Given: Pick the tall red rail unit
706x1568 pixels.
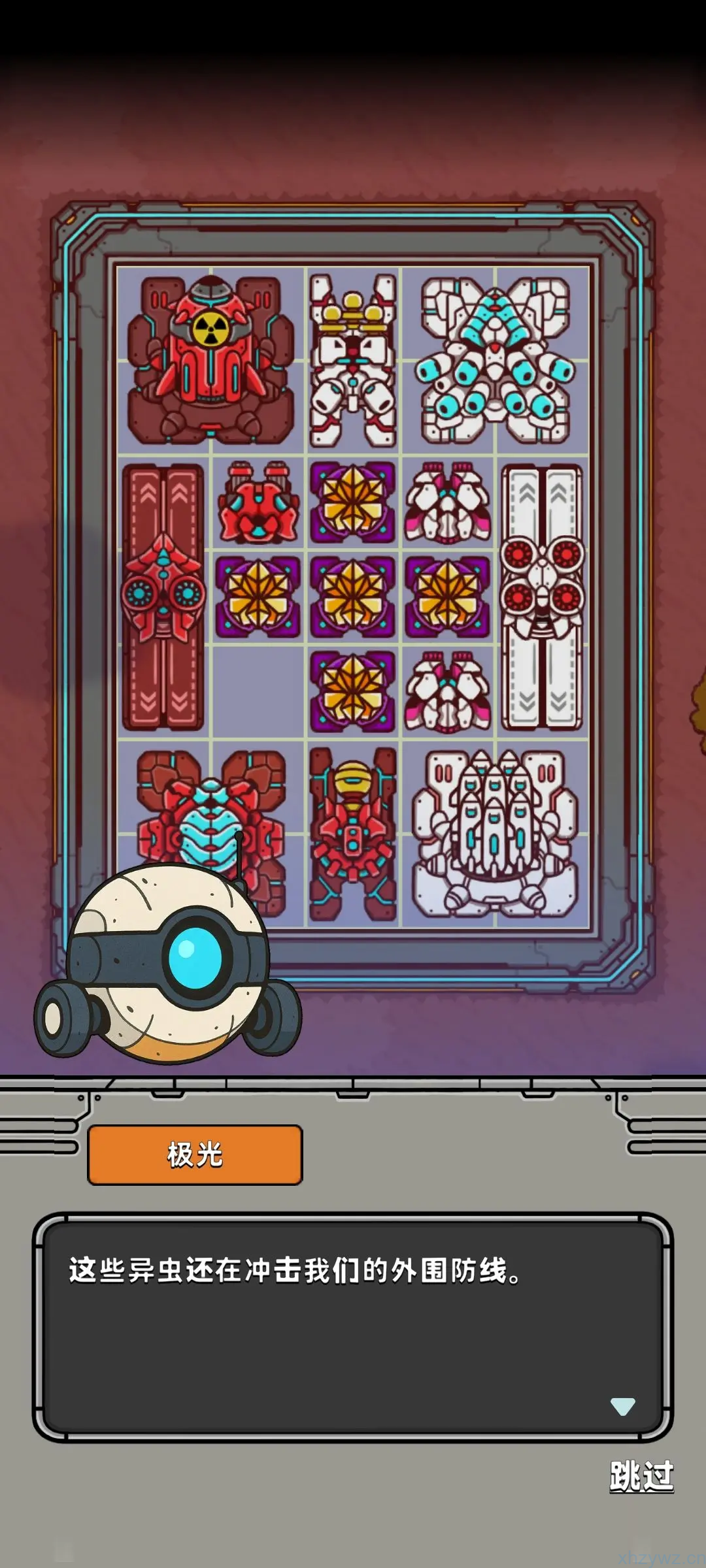Looking at the screenshot, I should tap(163, 597).
